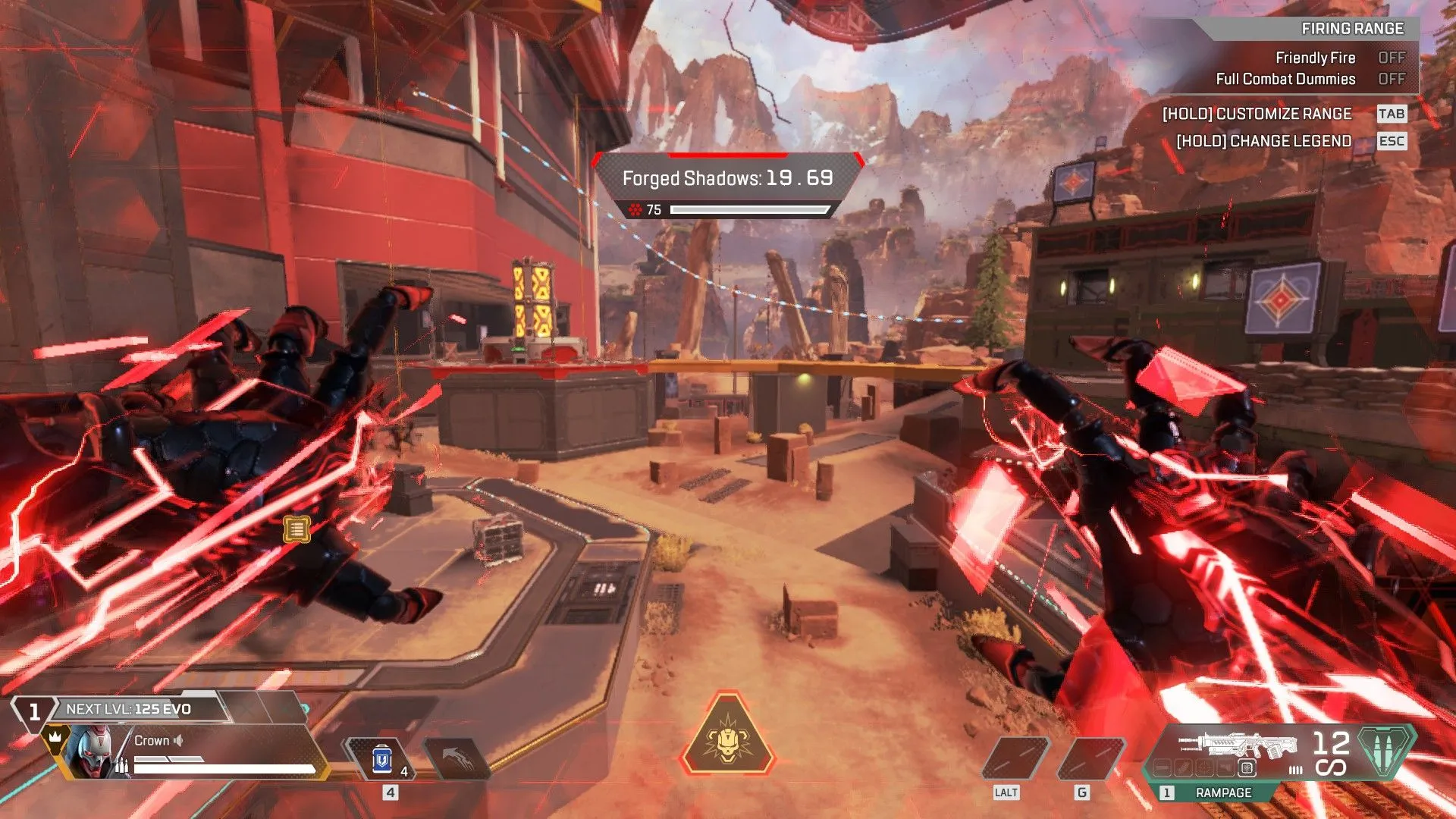Click the optic attachment slot icon
The height and width of the screenshot is (819, 1456).
[1204, 767]
